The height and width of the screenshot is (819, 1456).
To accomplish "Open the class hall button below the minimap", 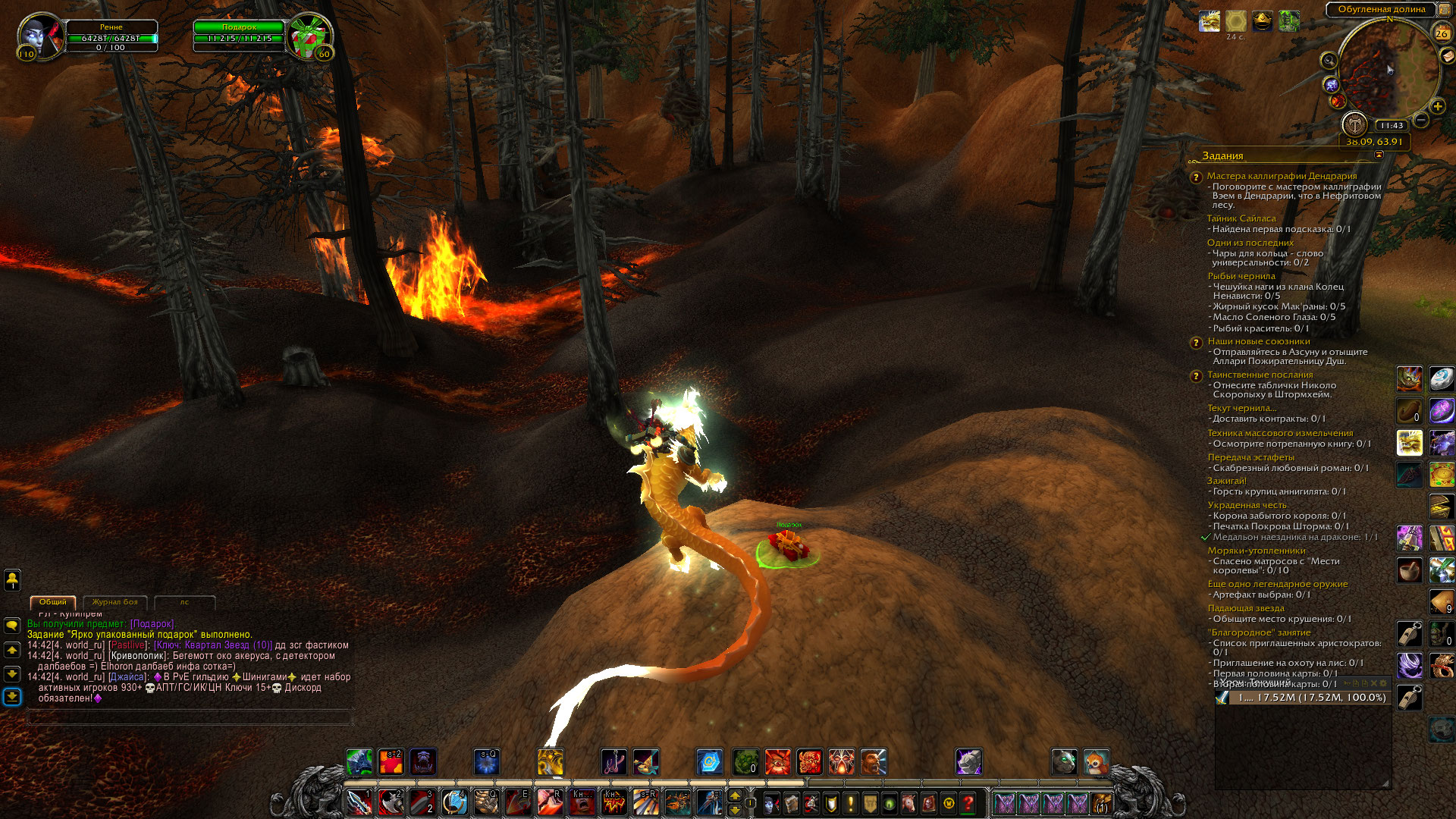I will click(x=1354, y=124).
